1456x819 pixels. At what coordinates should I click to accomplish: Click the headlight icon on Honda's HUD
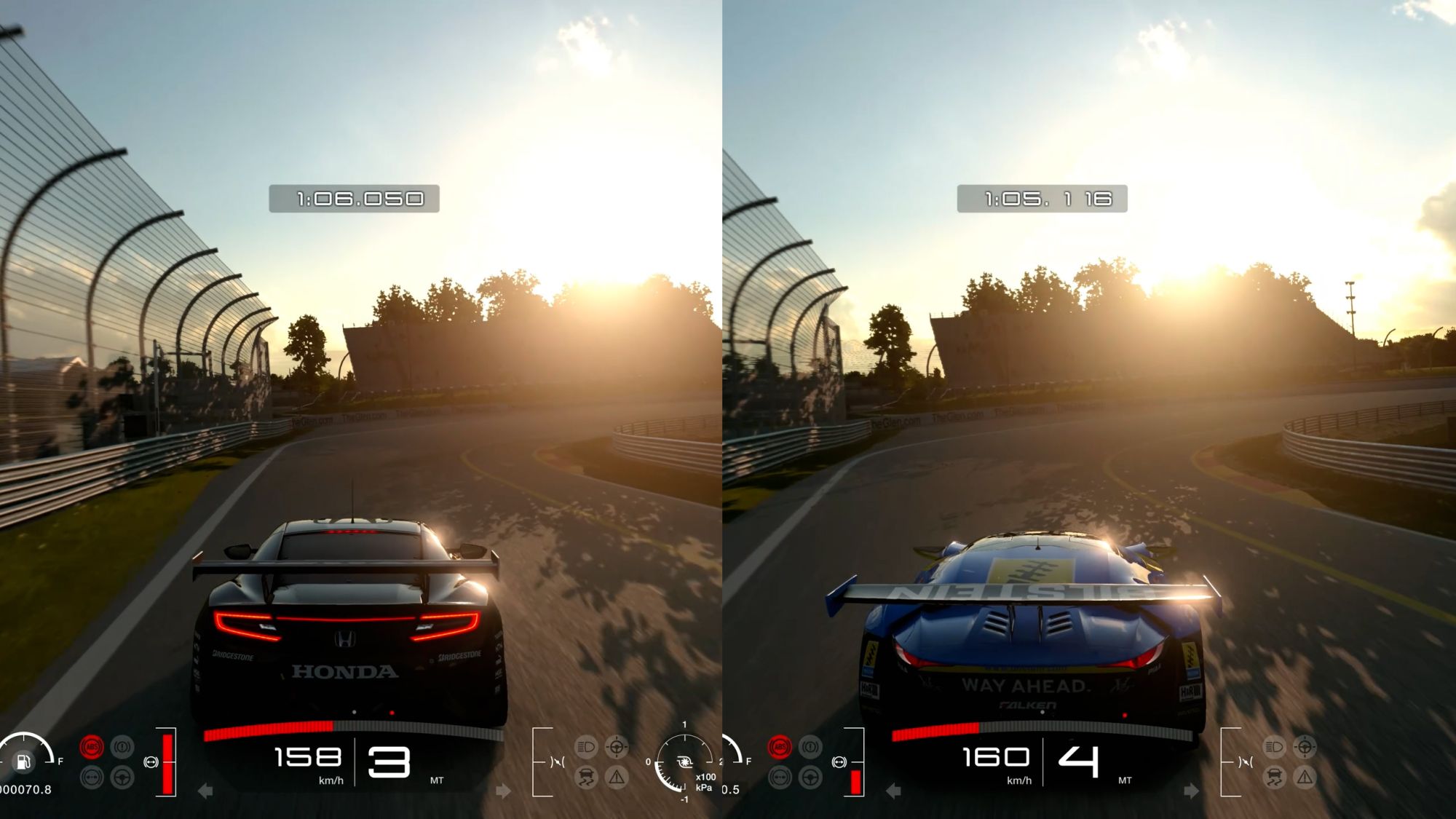[586, 747]
